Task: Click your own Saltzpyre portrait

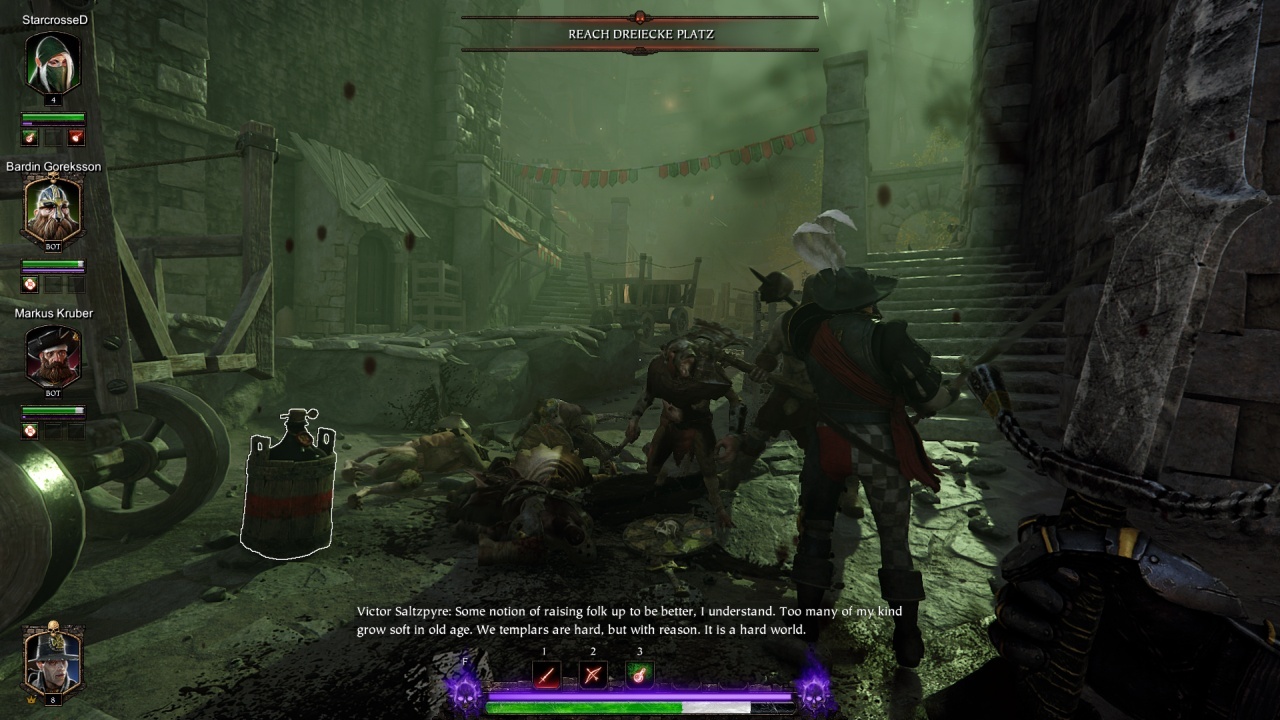Action: click(53, 658)
